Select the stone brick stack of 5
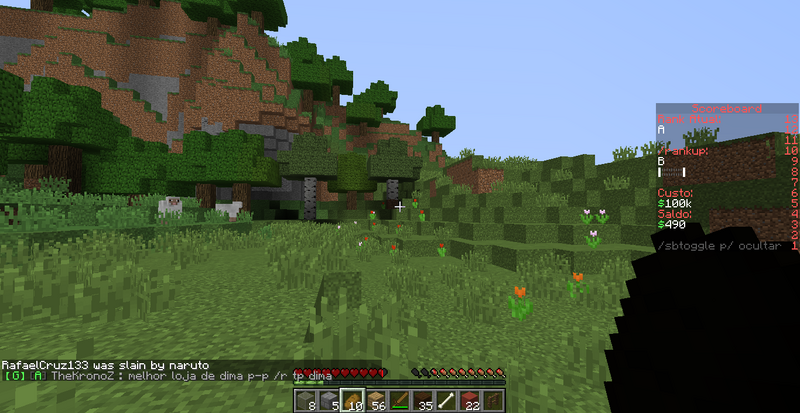The image size is (800, 413). pos(329,400)
